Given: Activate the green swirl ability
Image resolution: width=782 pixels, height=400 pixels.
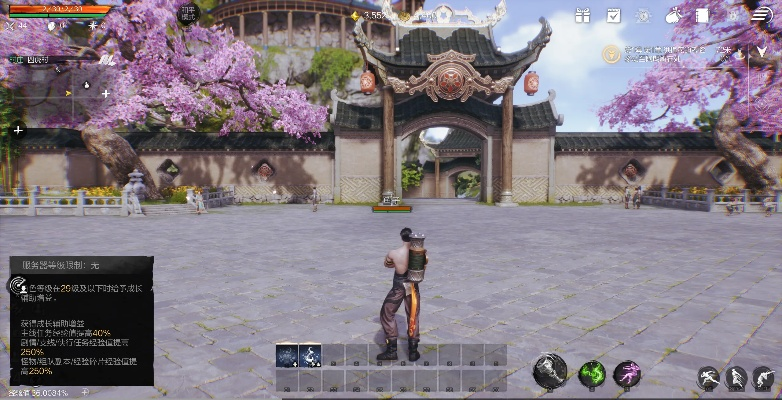Looking at the screenshot, I should [592, 375].
